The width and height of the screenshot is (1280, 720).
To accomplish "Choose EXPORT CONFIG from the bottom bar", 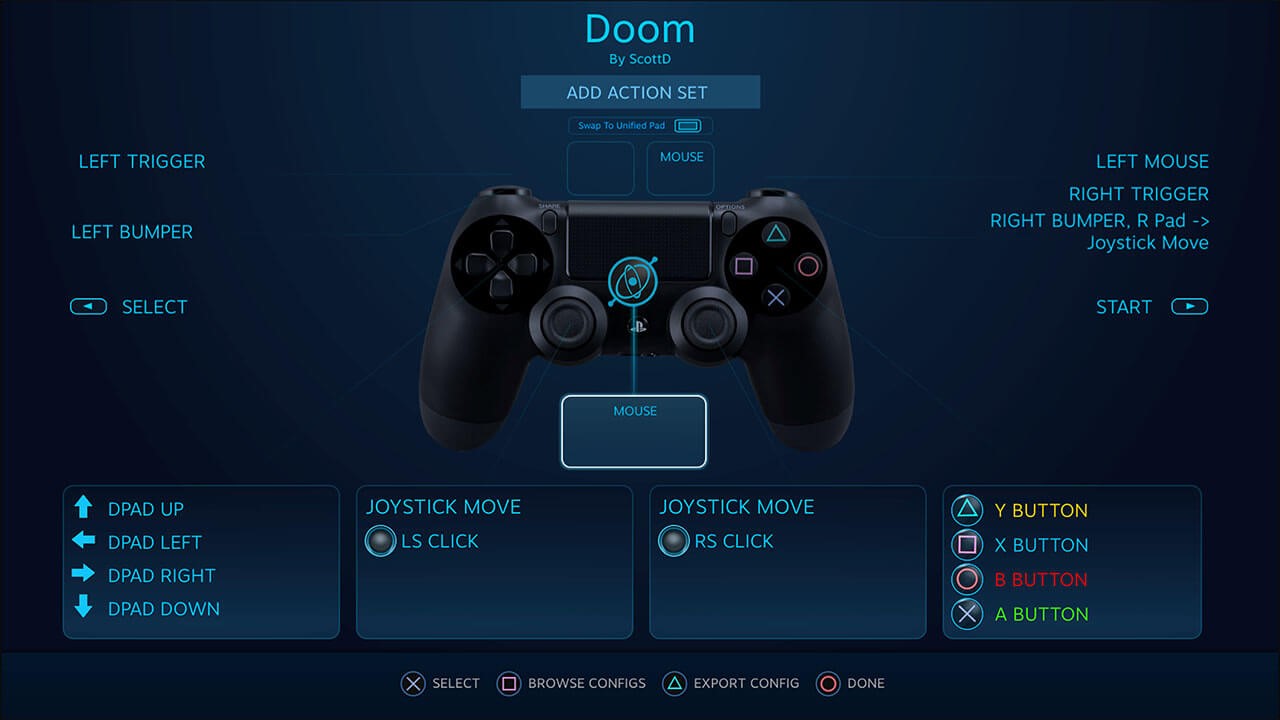I will click(731, 683).
